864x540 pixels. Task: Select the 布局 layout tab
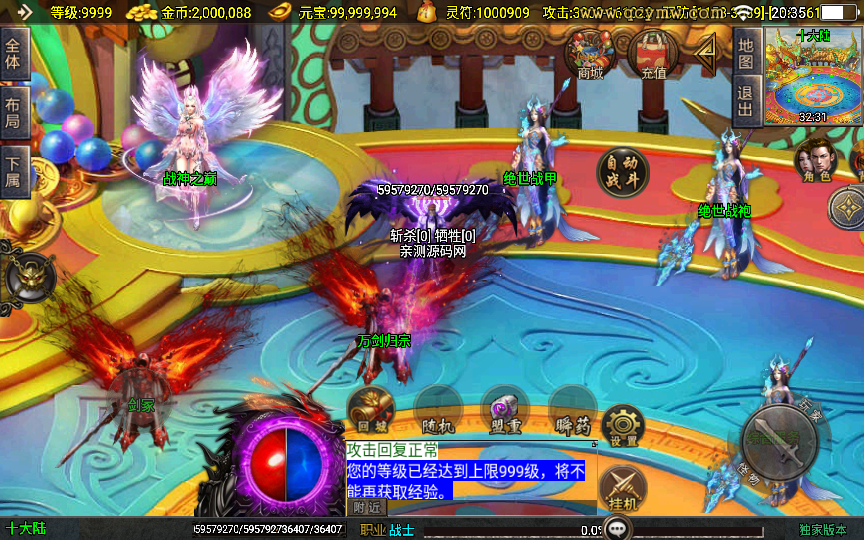13,113
